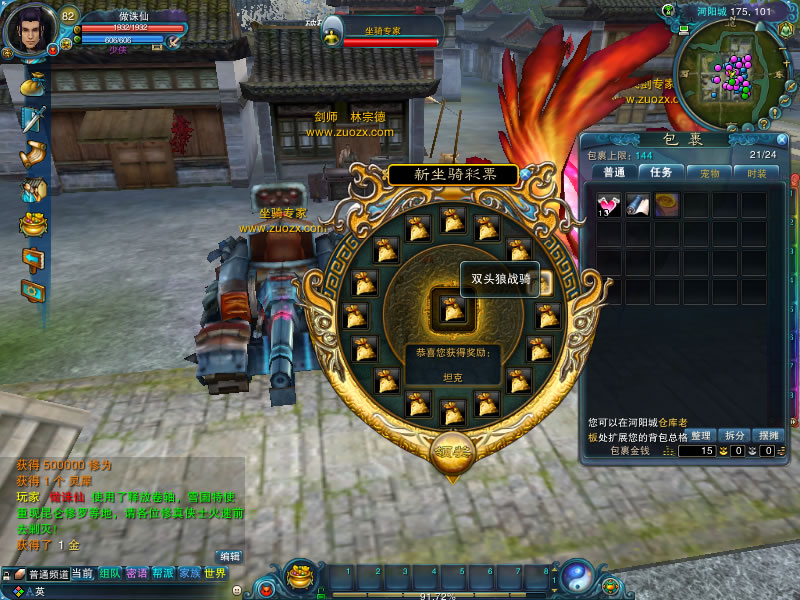This screenshot has width=800, height=600.
Task: Select the rolled scroll item slot
Action: coord(638,206)
